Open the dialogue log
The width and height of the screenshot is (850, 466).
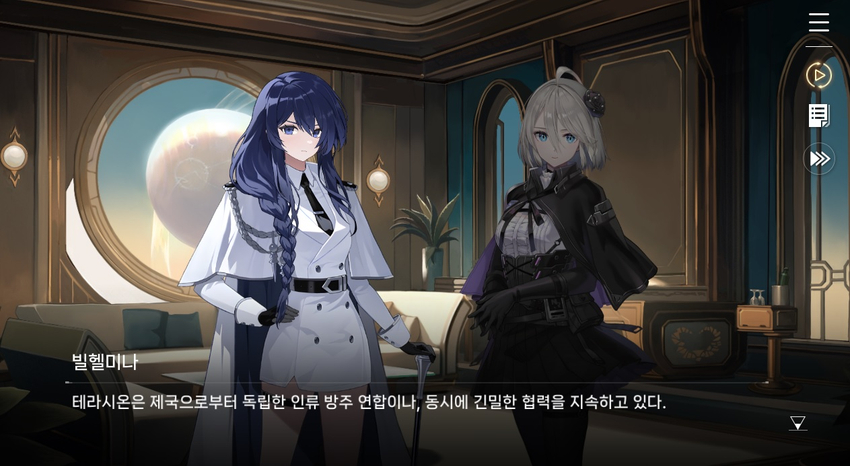819,116
